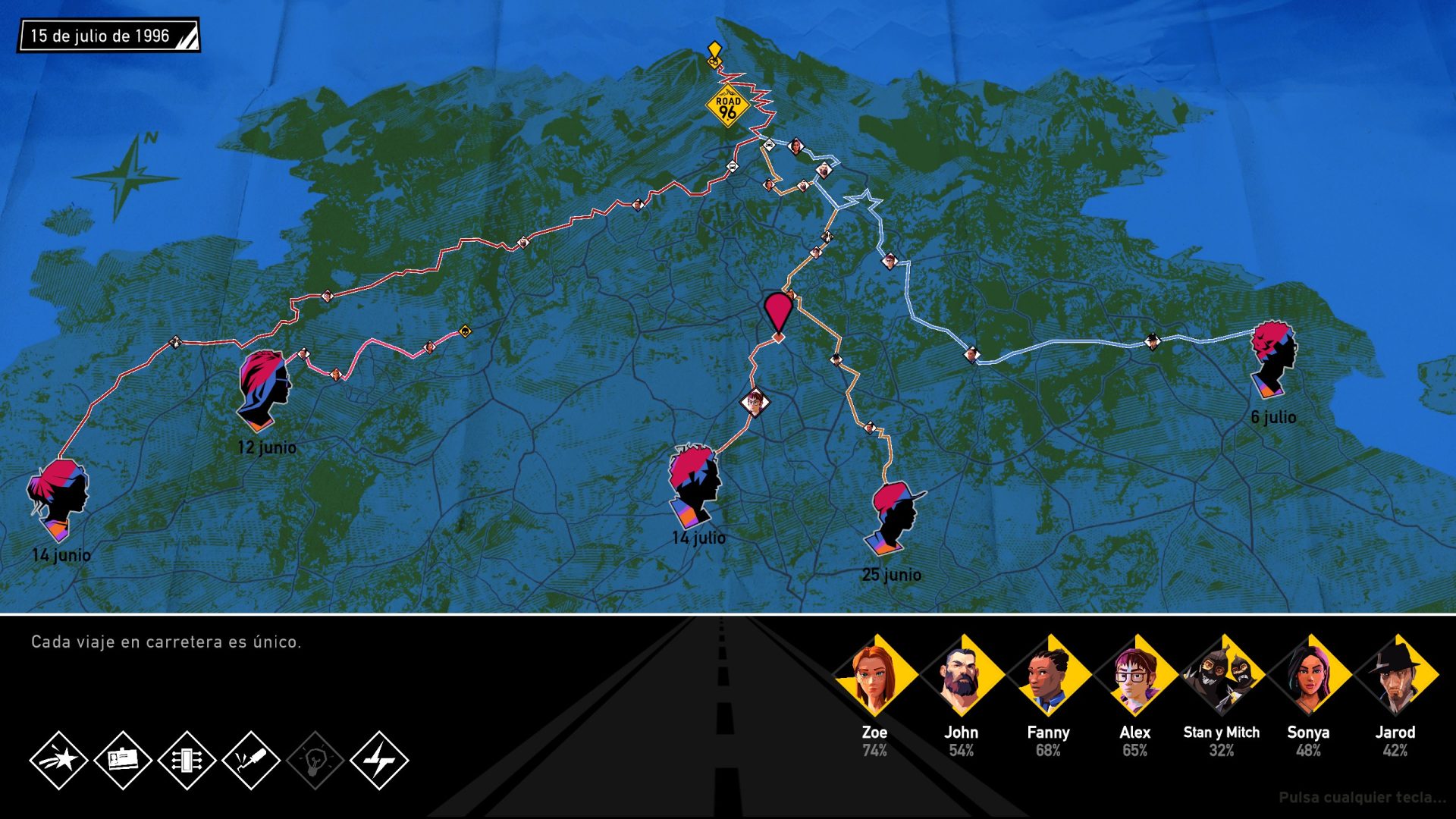Select the 6 julio teen silhouette

(x=1273, y=358)
